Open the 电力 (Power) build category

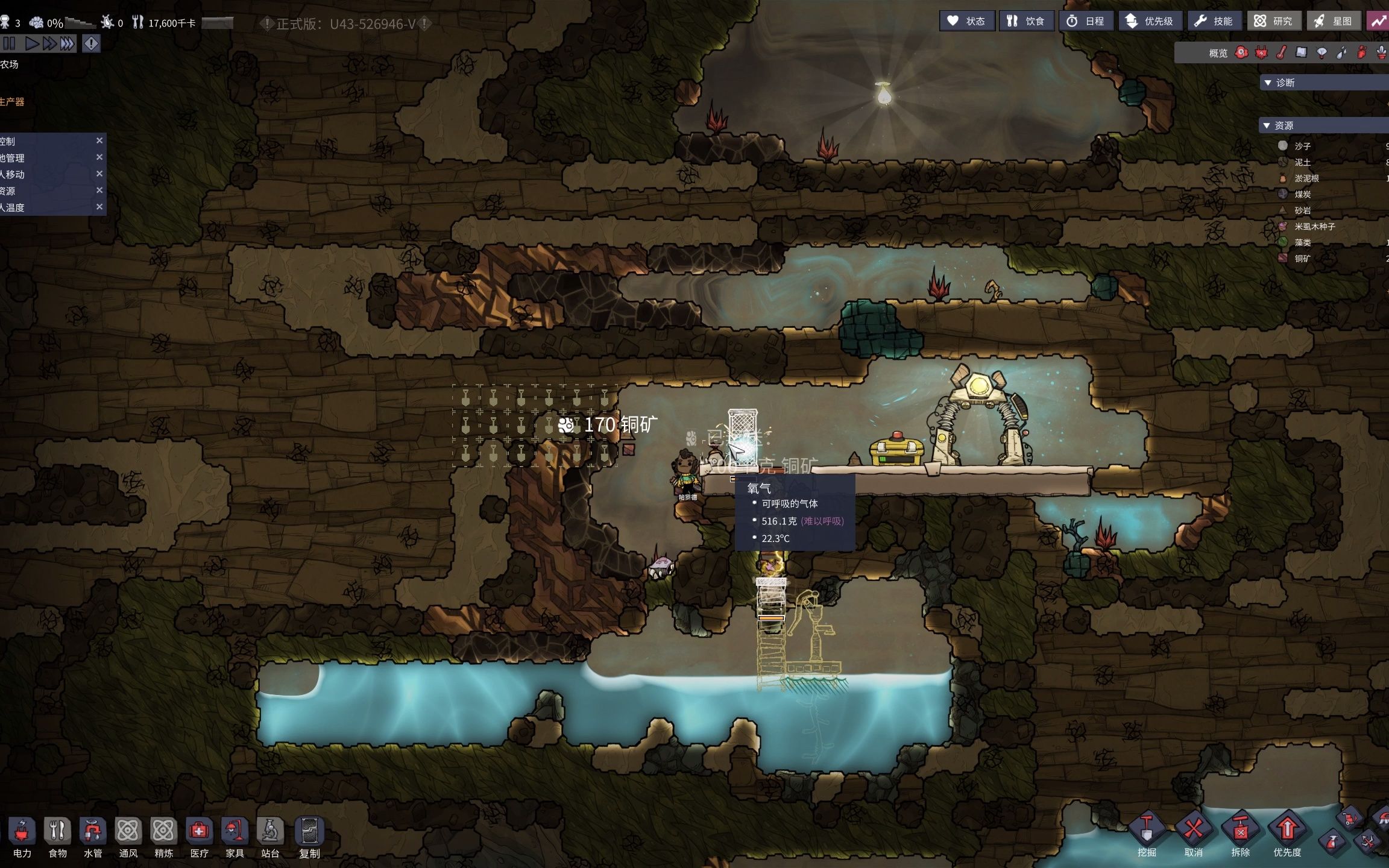click(x=22, y=837)
